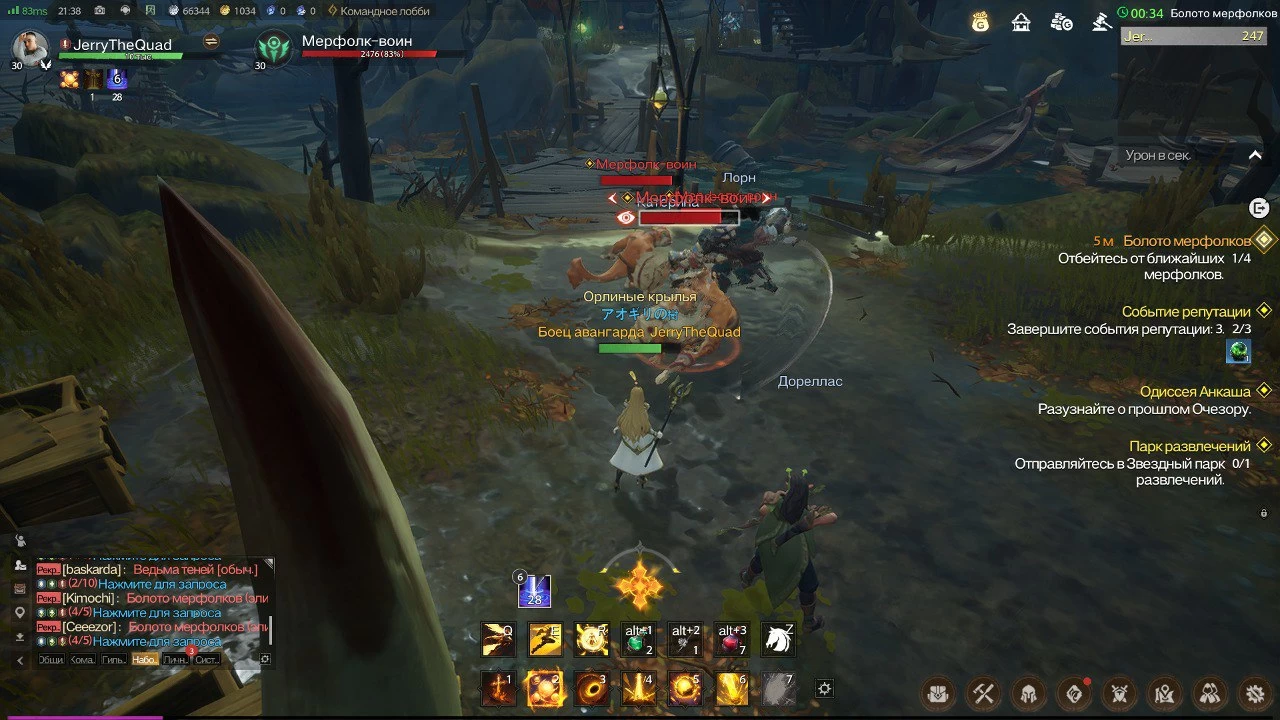Switch to the Сист. system chat tab
The width and height of the screenshot is (1280, 720).
pyautogui.click(x=207, y=660)
